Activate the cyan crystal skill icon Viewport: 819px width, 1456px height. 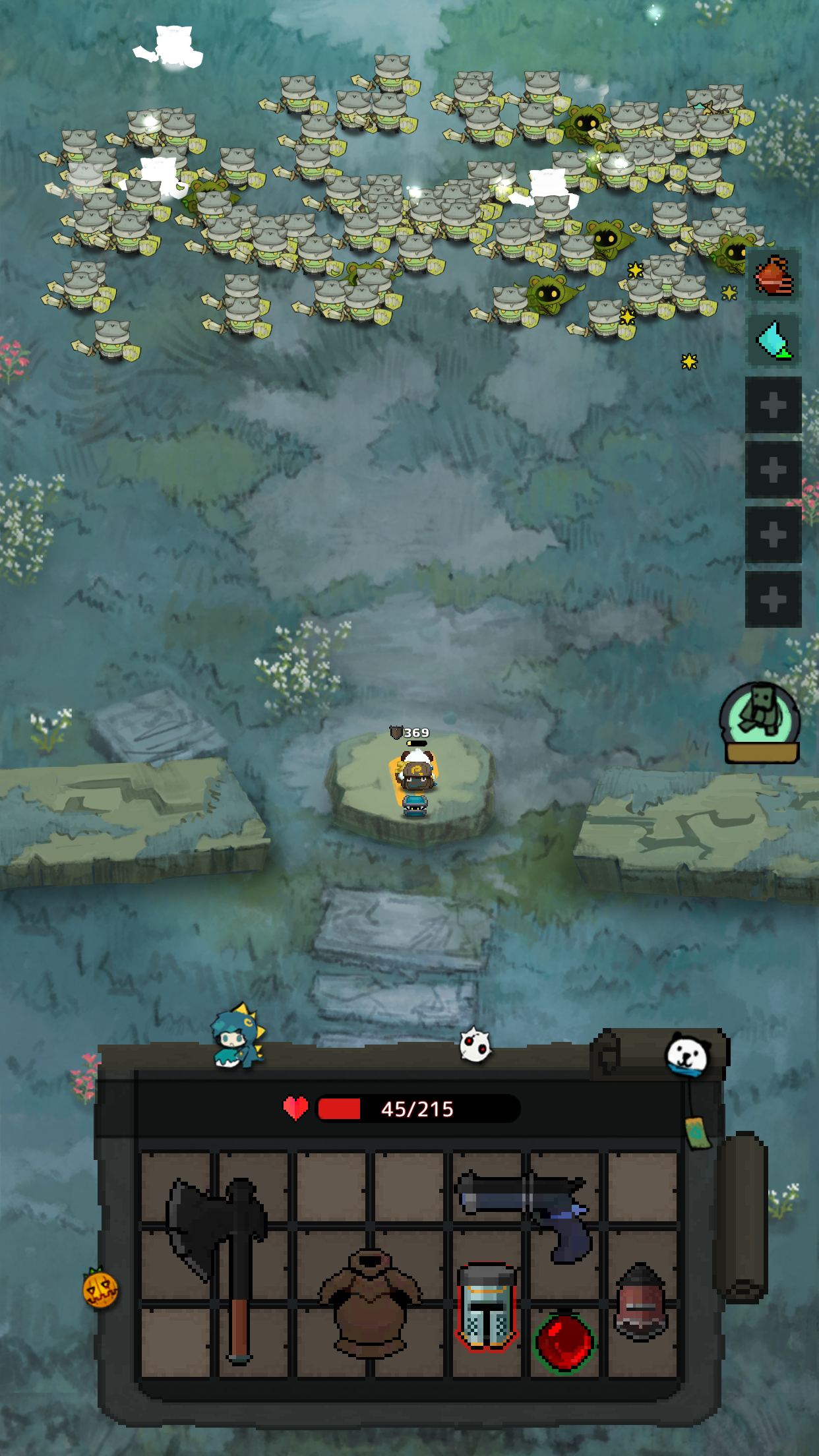click(773, 340)
